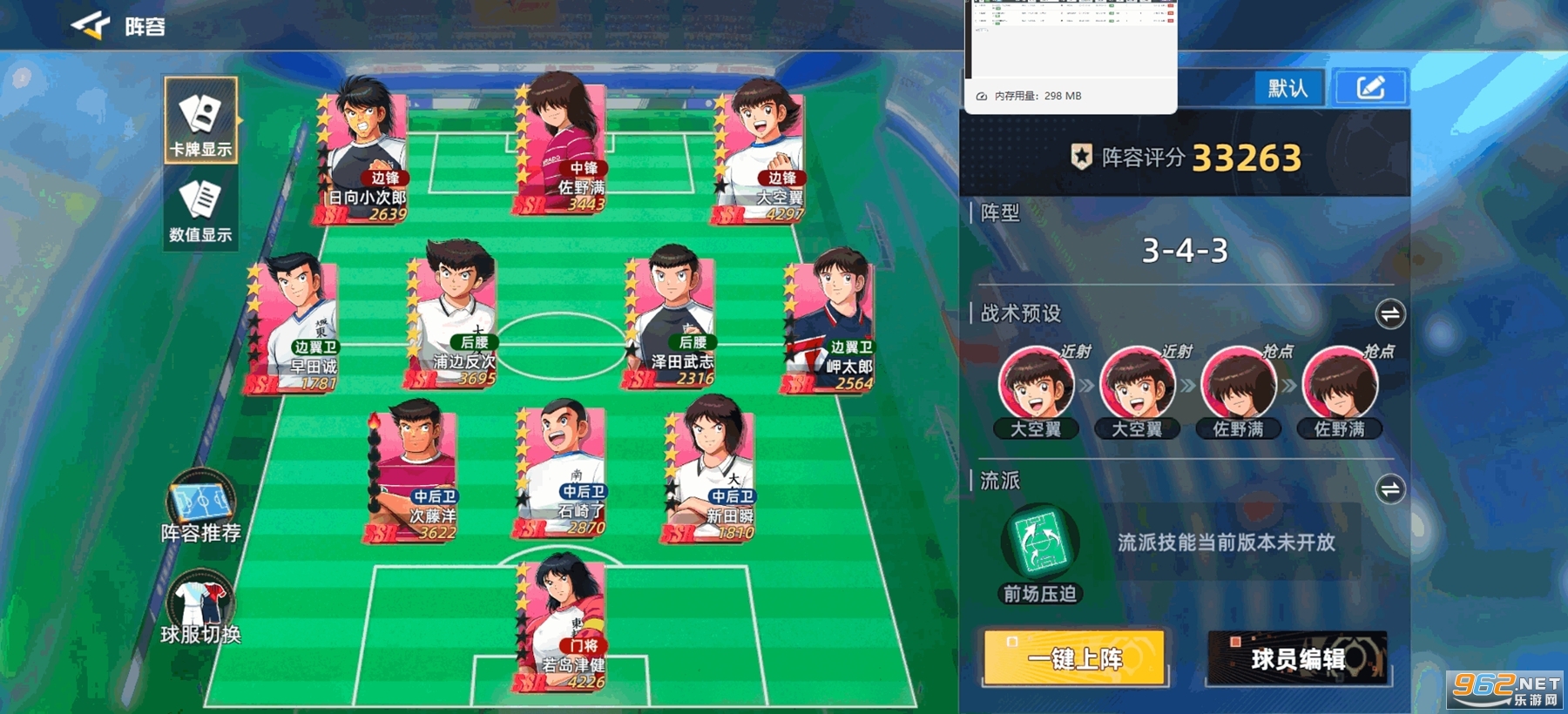This screenshot has height=714, width=1568.
Task: Open 阵容推荐 lineup recommendations
Action: click(x=200, y=507)
